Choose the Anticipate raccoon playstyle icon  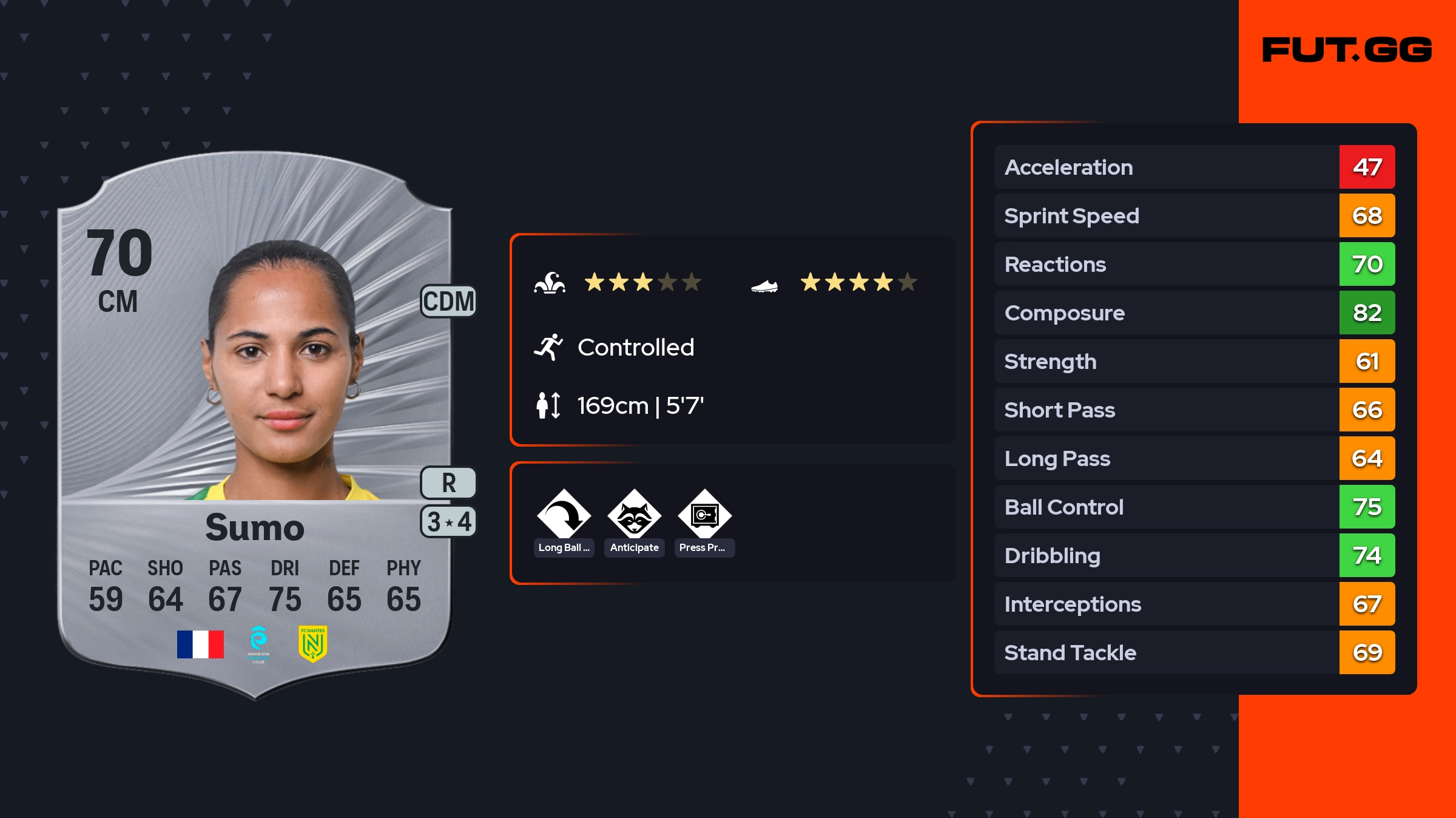tap(634, 515)
